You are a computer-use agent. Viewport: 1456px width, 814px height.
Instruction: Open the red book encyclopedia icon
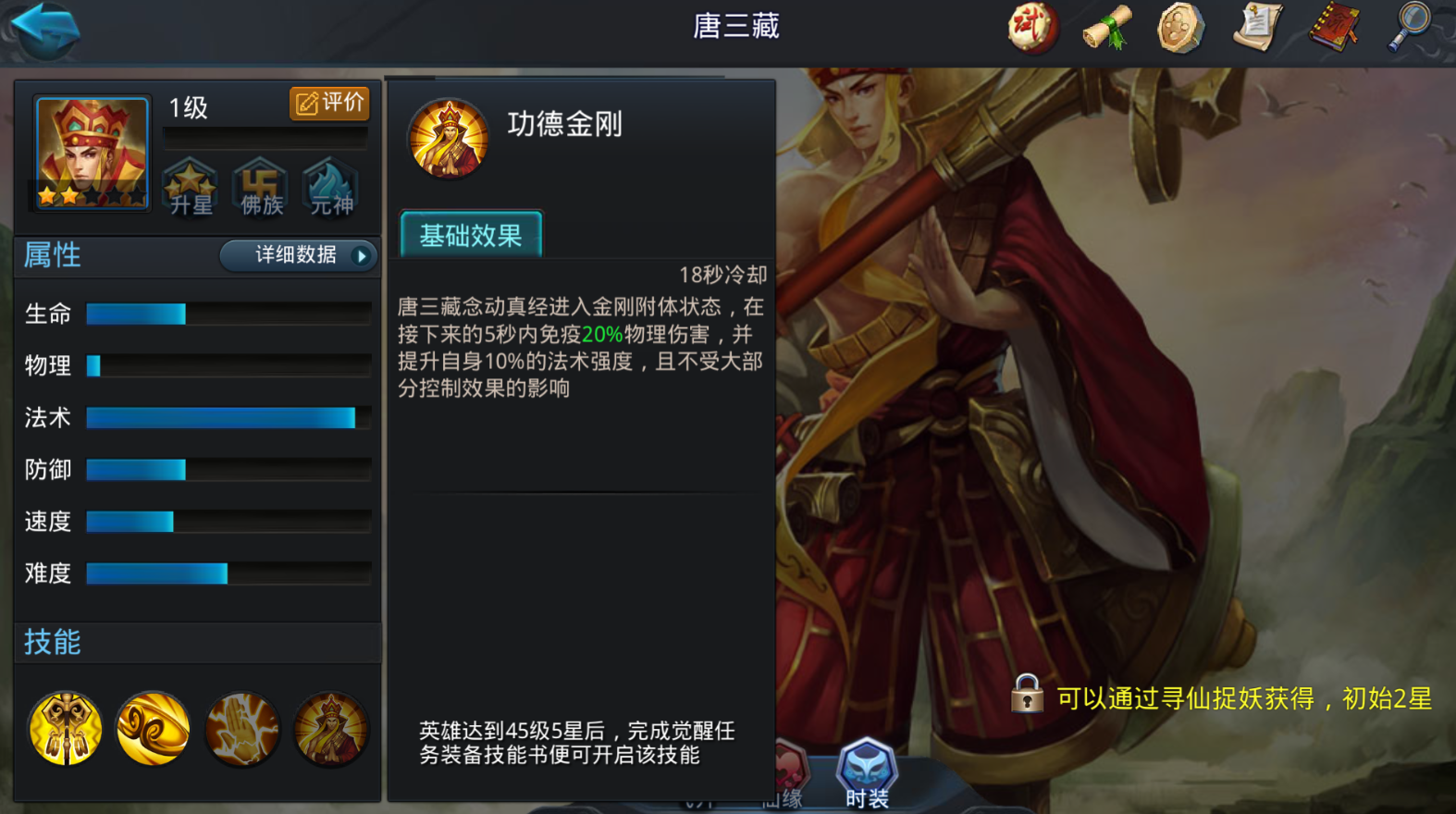pos(1330,28)
